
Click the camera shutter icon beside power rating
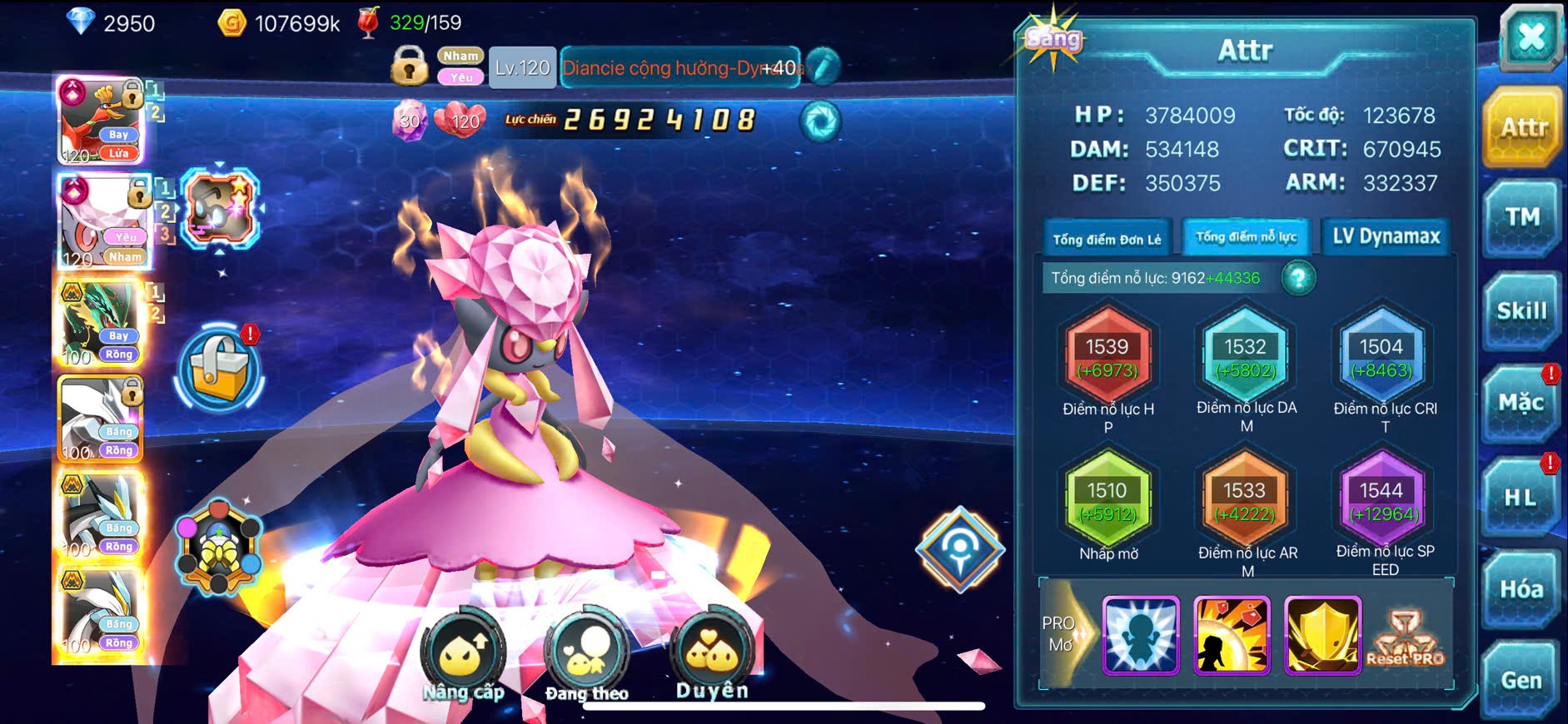coord(820,121)
